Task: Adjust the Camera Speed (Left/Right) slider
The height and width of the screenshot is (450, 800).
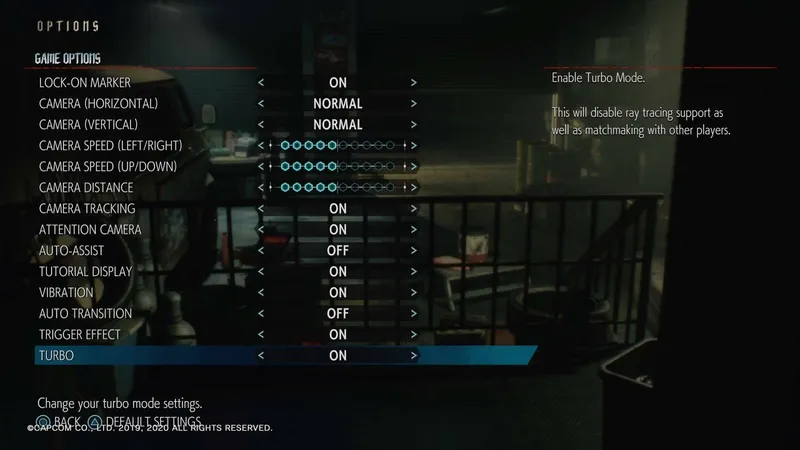Action: click(x=338, y=146)
